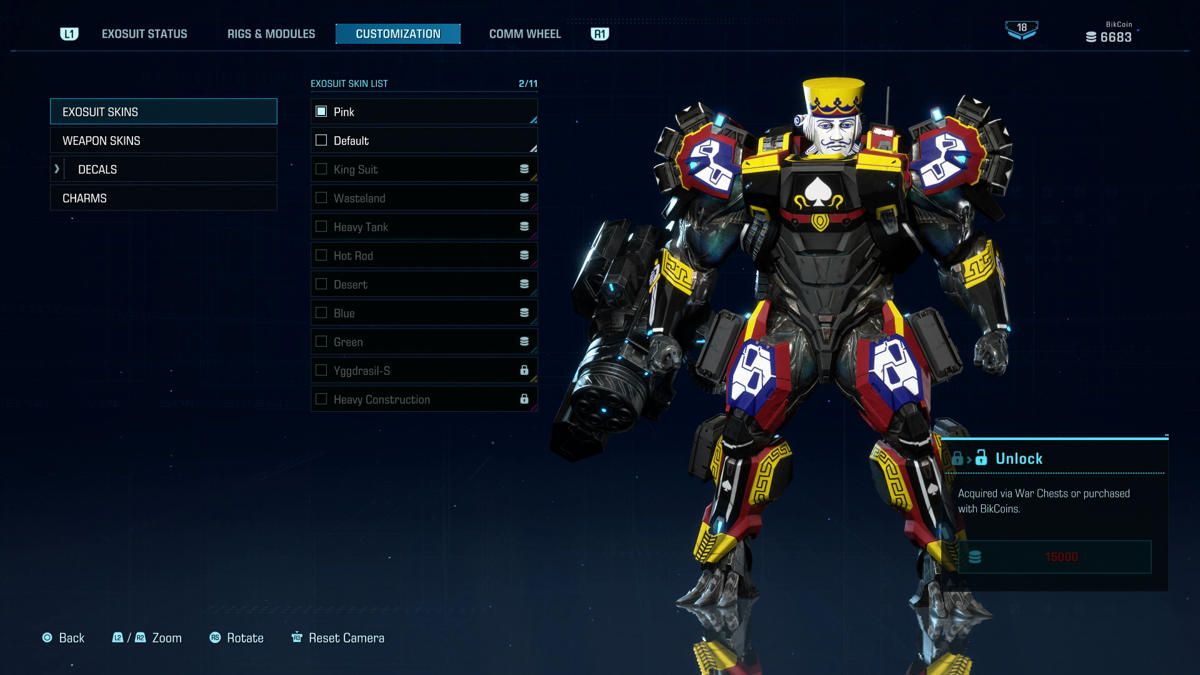The width and height of the screenshot is (1200, 675).
Task: Pick the Wasteland skin entry
Action: 424,198
